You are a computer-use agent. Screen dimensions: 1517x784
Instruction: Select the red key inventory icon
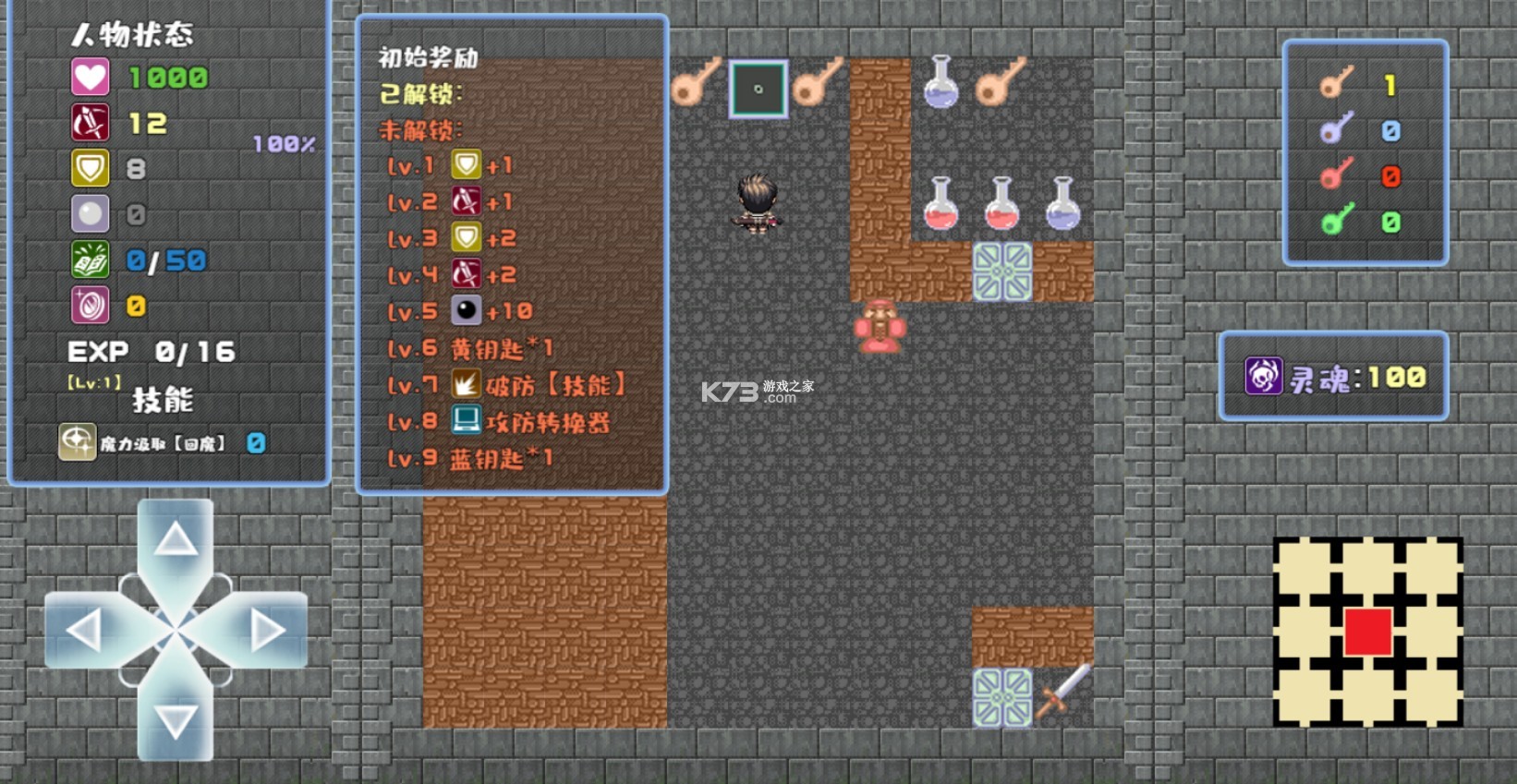[x=1337, y=175]
